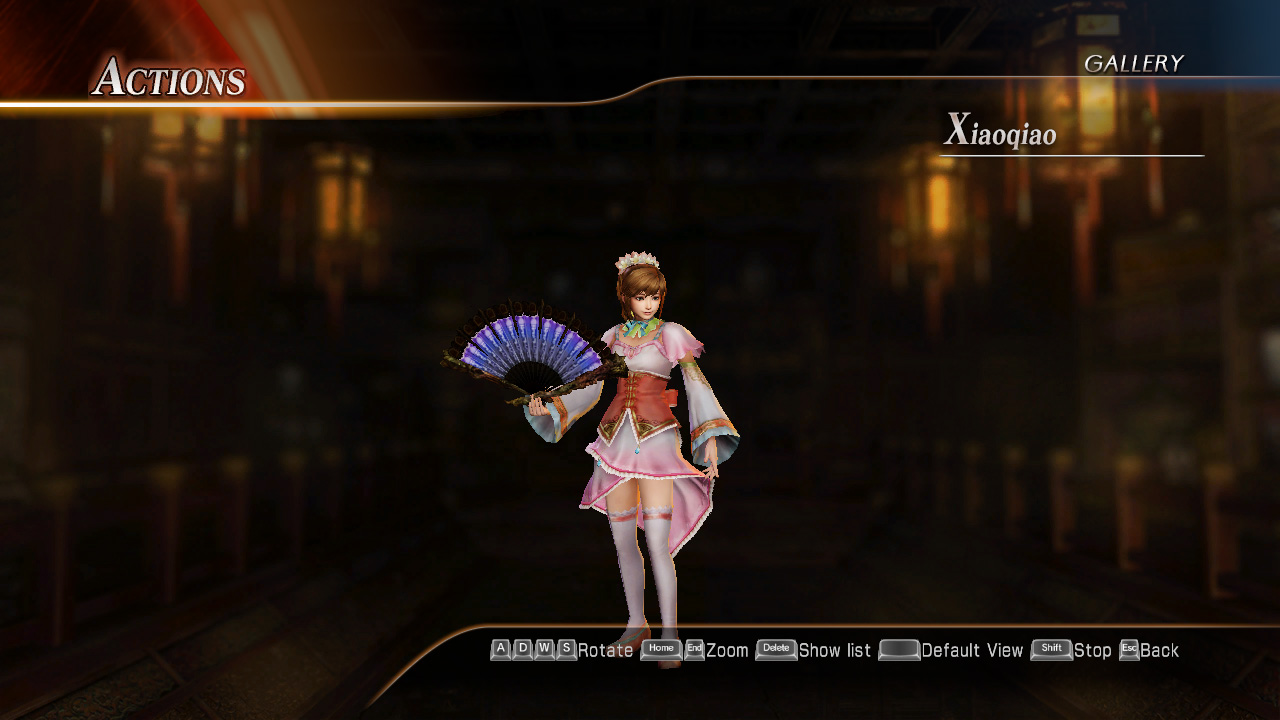Click the S key rotation icon
Image resolution: width=1280 pixels, height=720 pixels.
coord(564,650)
